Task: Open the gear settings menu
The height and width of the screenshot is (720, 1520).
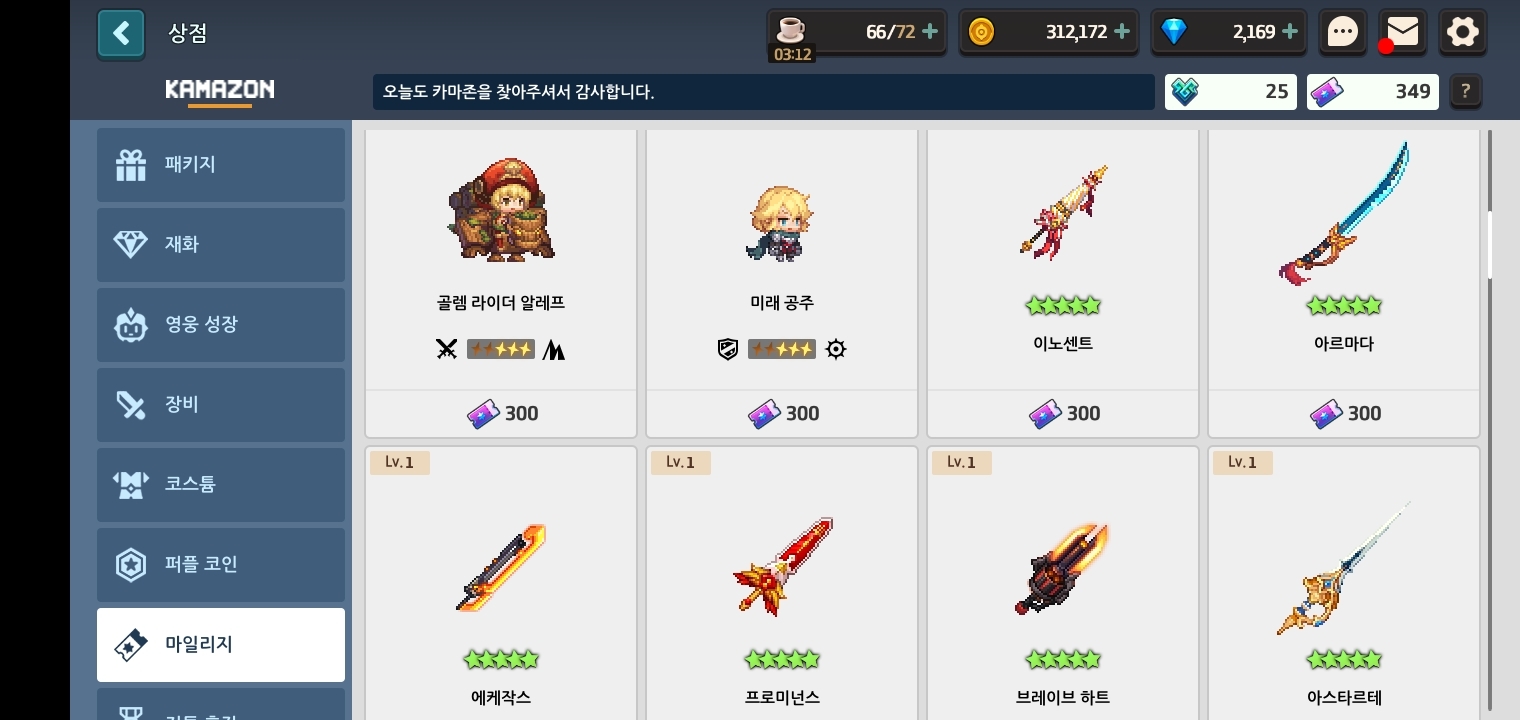Action: pos(1462,32)
